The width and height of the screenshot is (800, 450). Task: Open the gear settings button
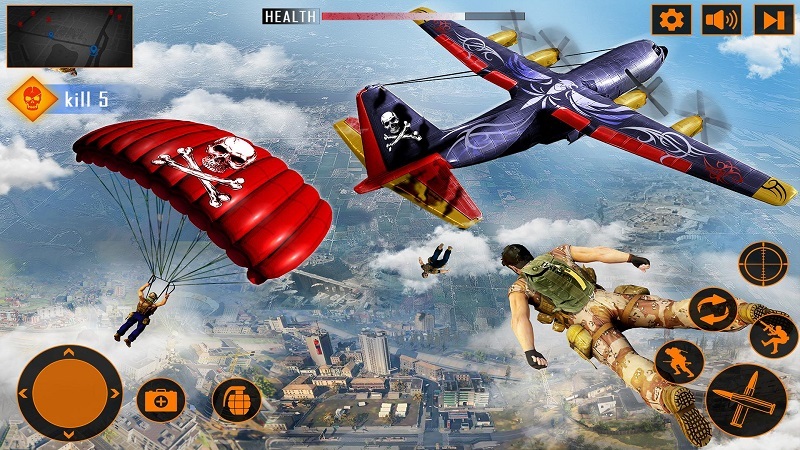pyautogui.click(x=672, y=20)
